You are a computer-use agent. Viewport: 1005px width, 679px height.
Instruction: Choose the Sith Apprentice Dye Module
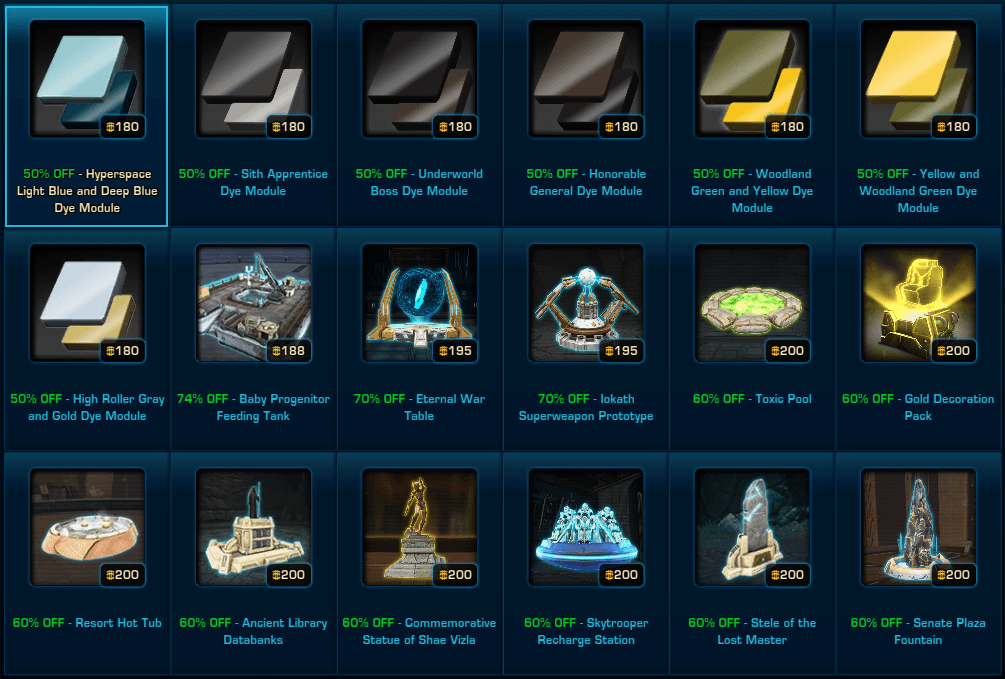253,80
